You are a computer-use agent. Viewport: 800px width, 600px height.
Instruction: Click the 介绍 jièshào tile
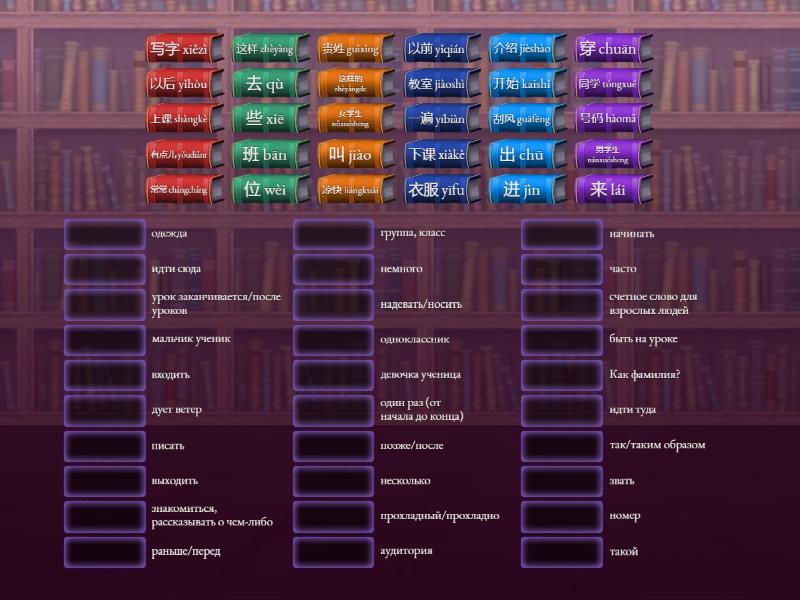click(521, 48)
